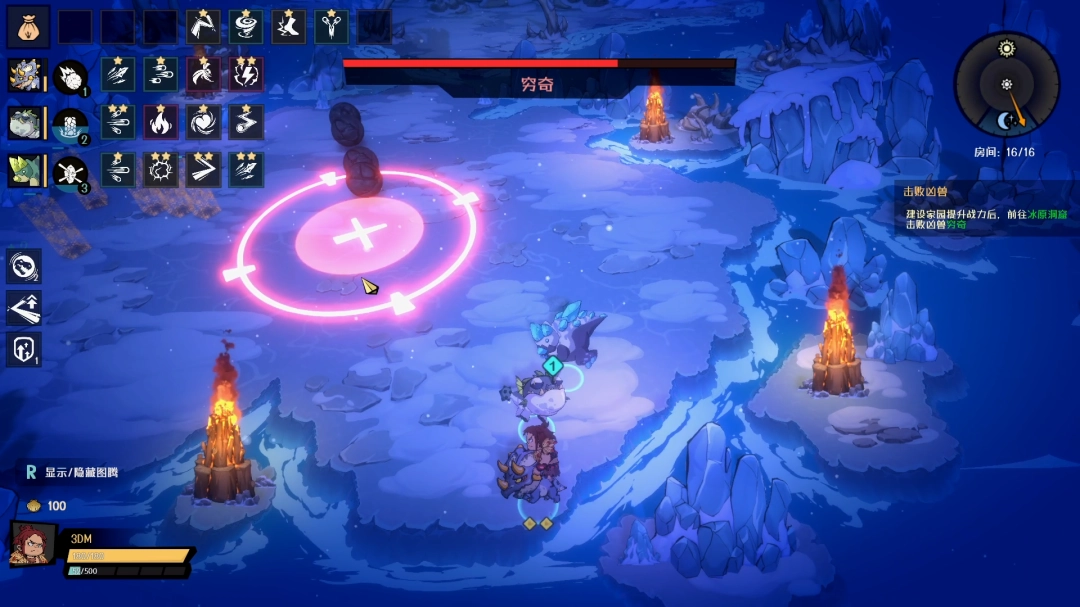Click the cone attack upgrade icon
This screenshot has width=1080, height=607.
coord(24,308)
